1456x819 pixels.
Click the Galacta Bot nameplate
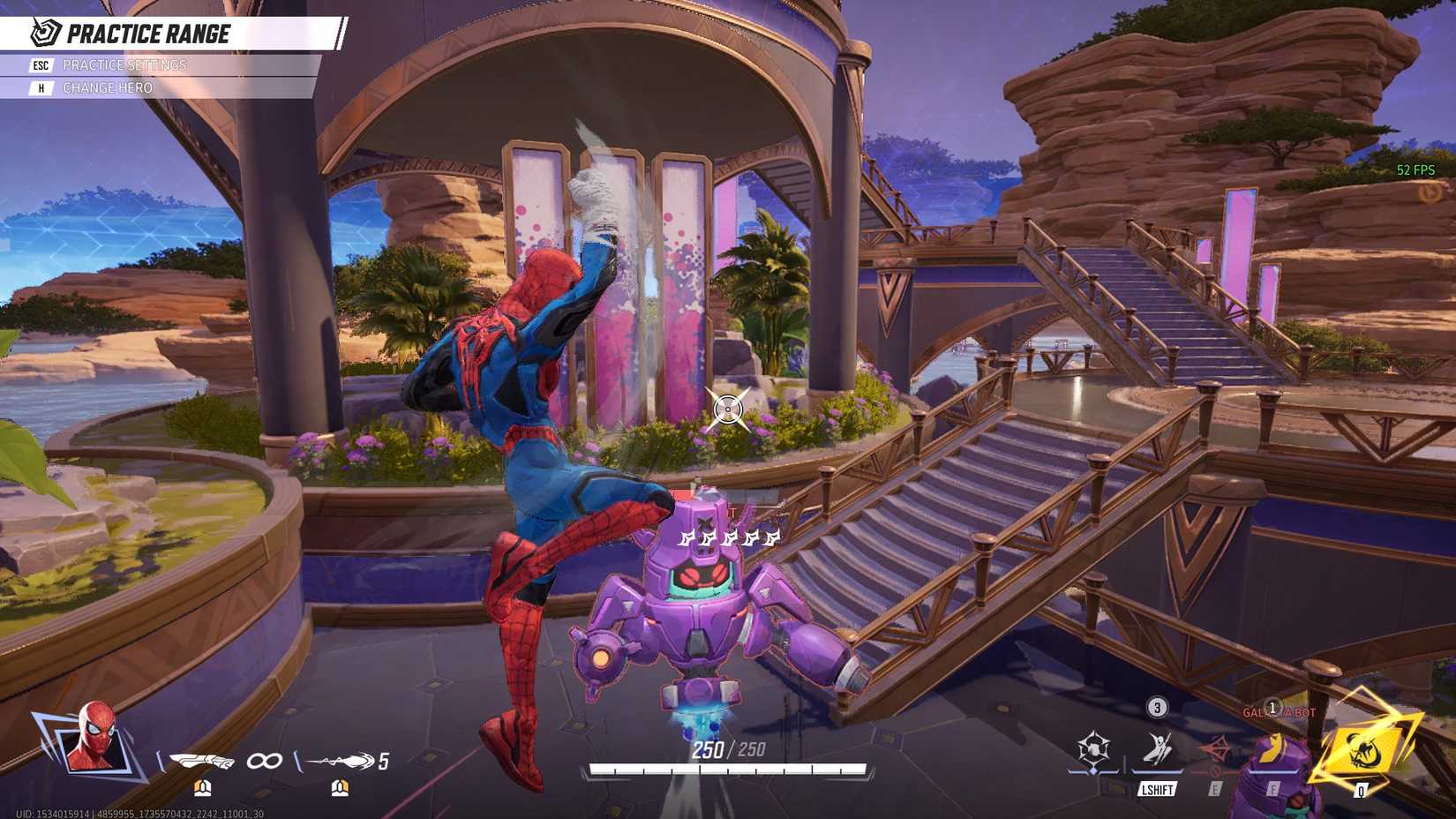click(x=1279, y=712)
